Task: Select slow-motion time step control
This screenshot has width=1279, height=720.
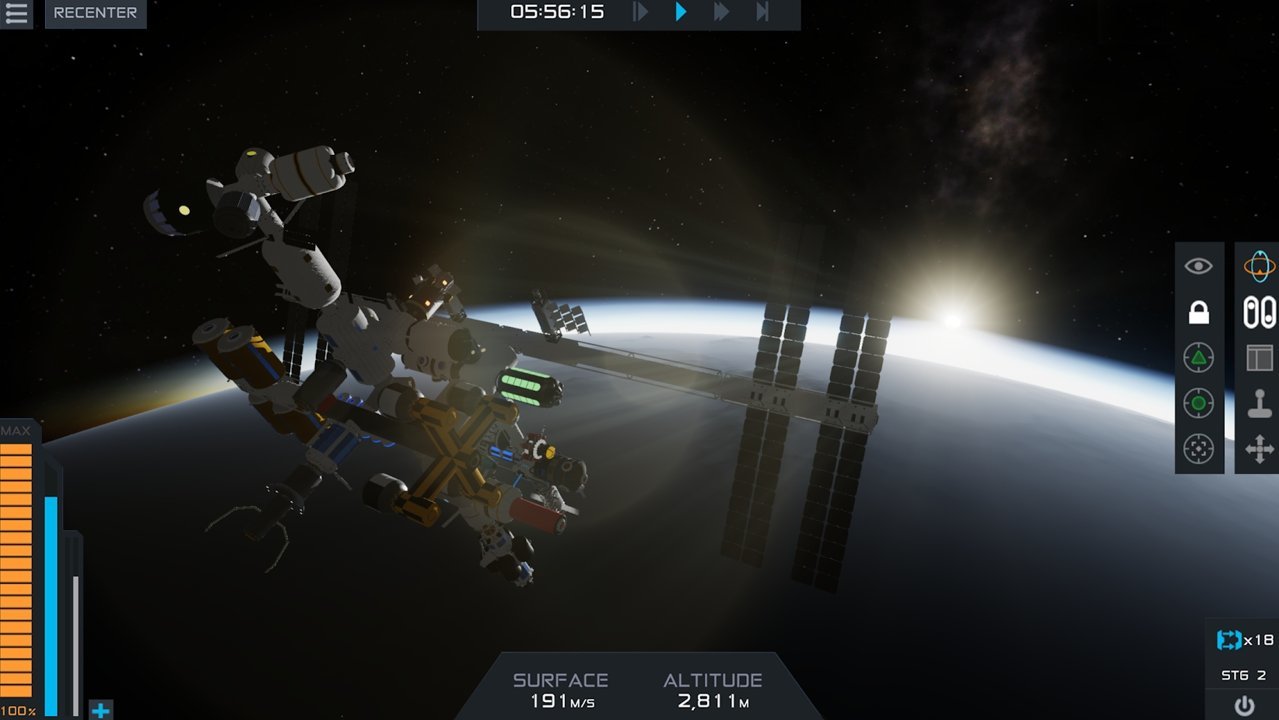Action: point(641,12)
